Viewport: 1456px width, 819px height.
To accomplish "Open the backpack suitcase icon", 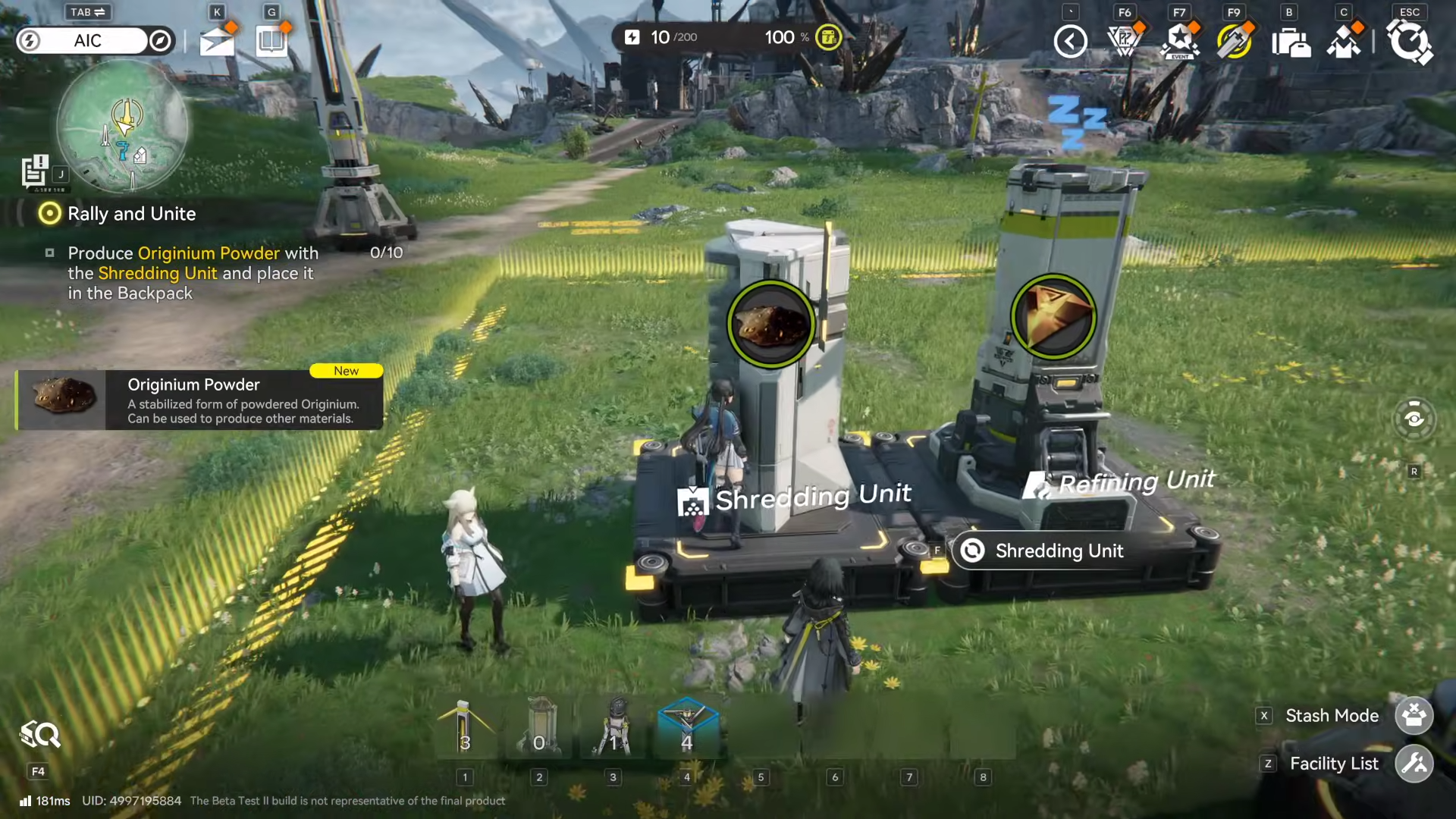I will (1290, 42).
